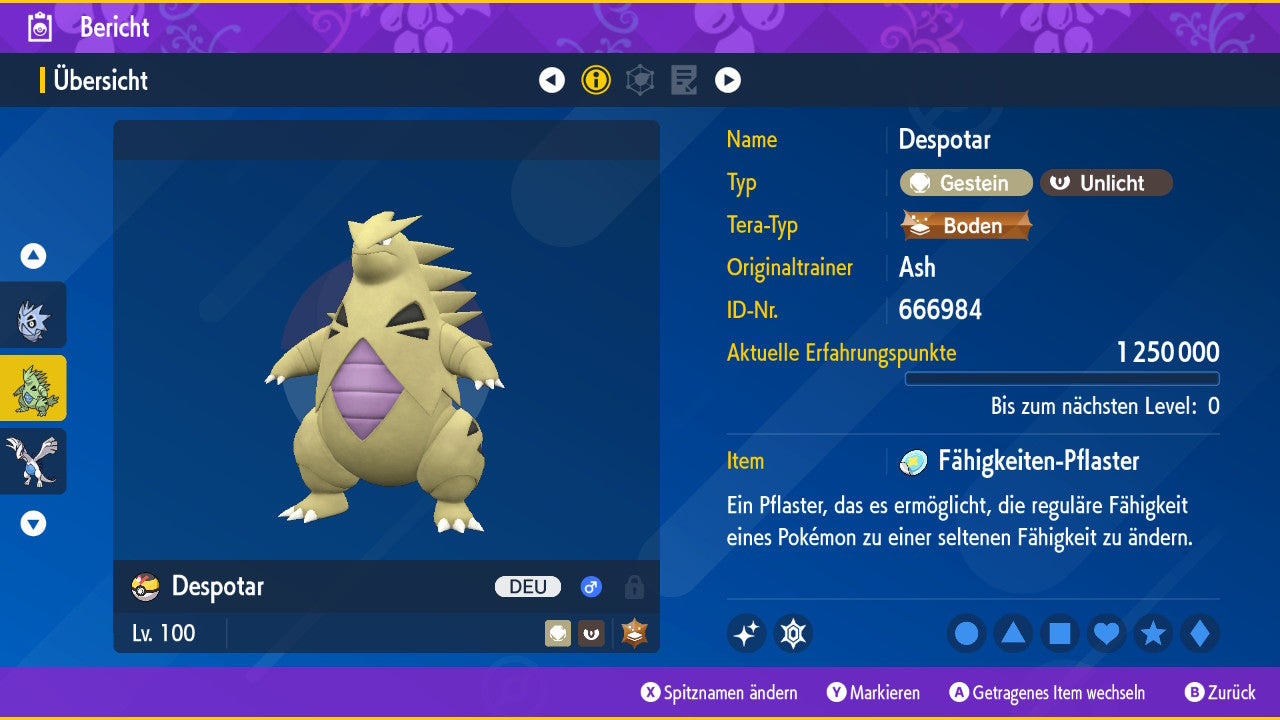The height and width of the screenshot is (720, 1280).
Task: Go to the next summary page arrow
Action: 728,80
